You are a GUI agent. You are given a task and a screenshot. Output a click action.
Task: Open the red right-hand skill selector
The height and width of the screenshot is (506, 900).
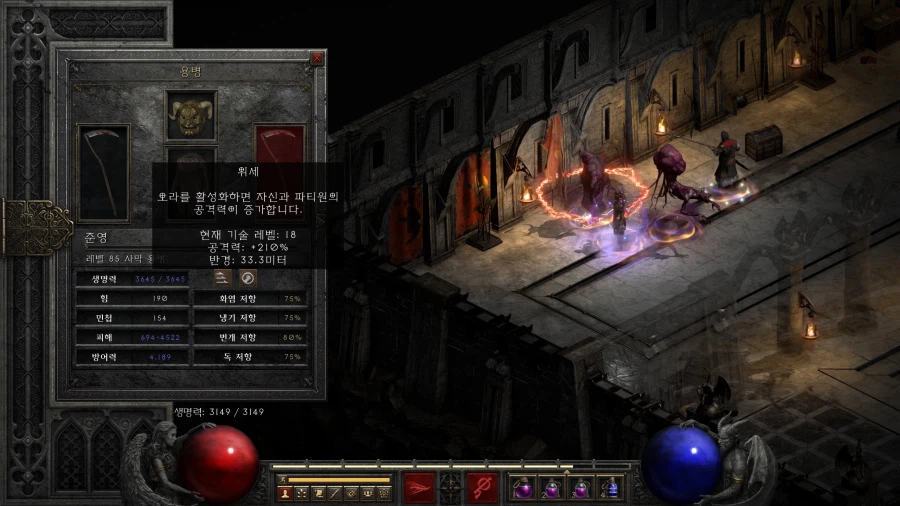(x=482, y=488)
